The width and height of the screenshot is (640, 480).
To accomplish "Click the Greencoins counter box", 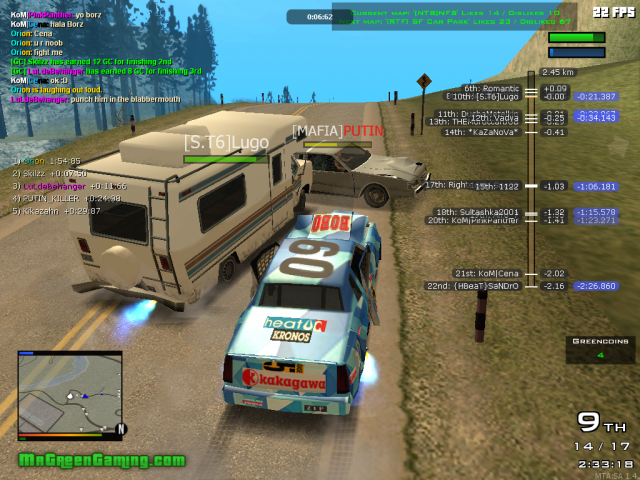I will [600, 348].
